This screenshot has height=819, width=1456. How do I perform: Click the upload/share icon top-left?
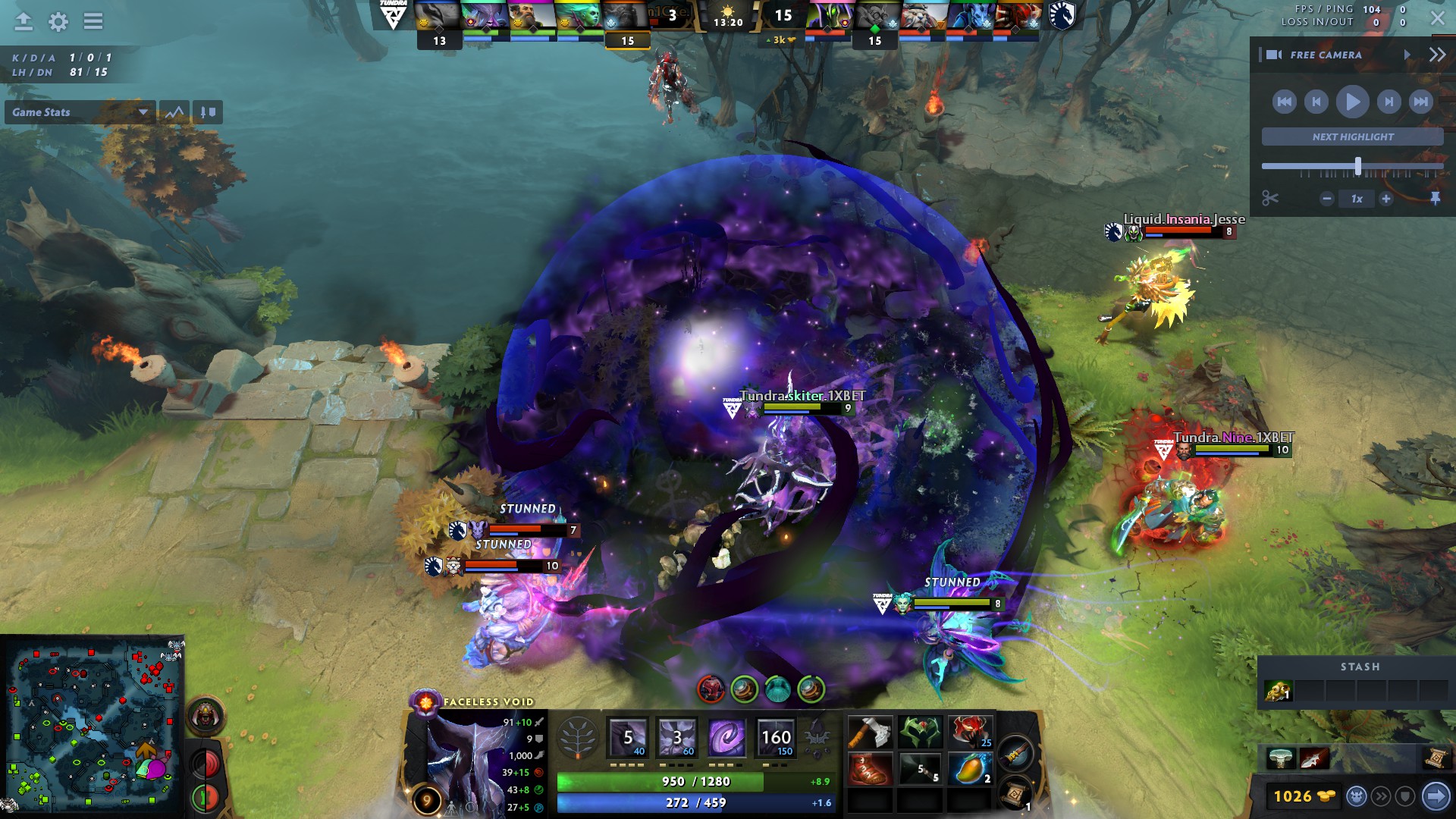[24, 21]
